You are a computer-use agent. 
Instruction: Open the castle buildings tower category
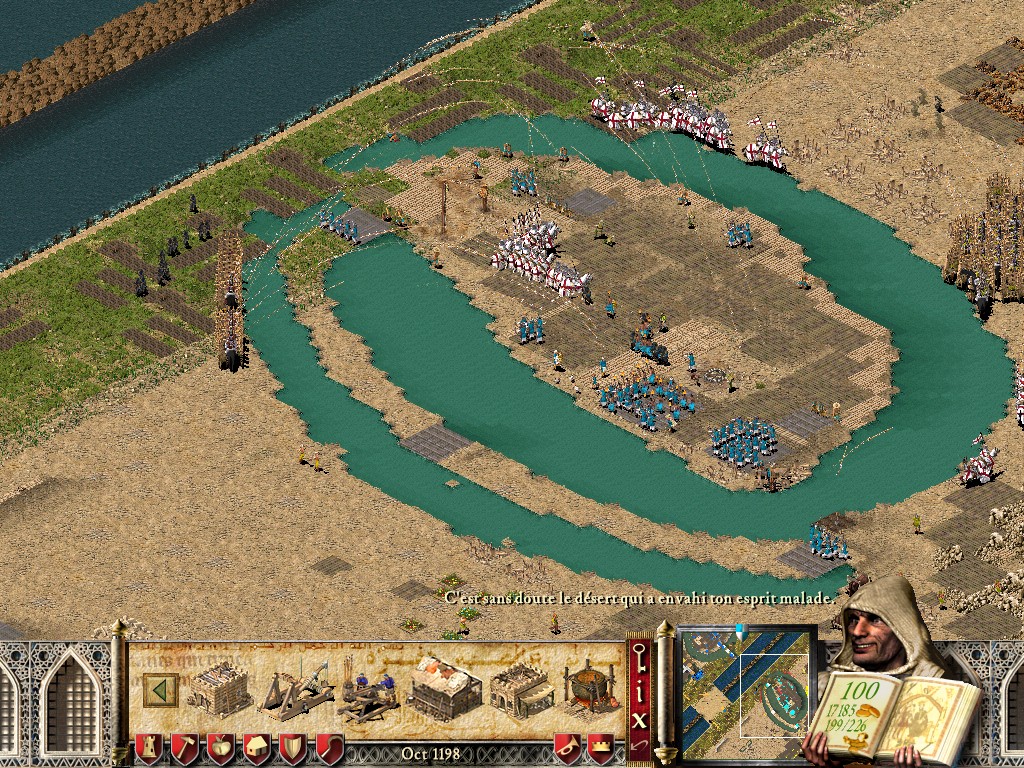[x=148, y=748]
